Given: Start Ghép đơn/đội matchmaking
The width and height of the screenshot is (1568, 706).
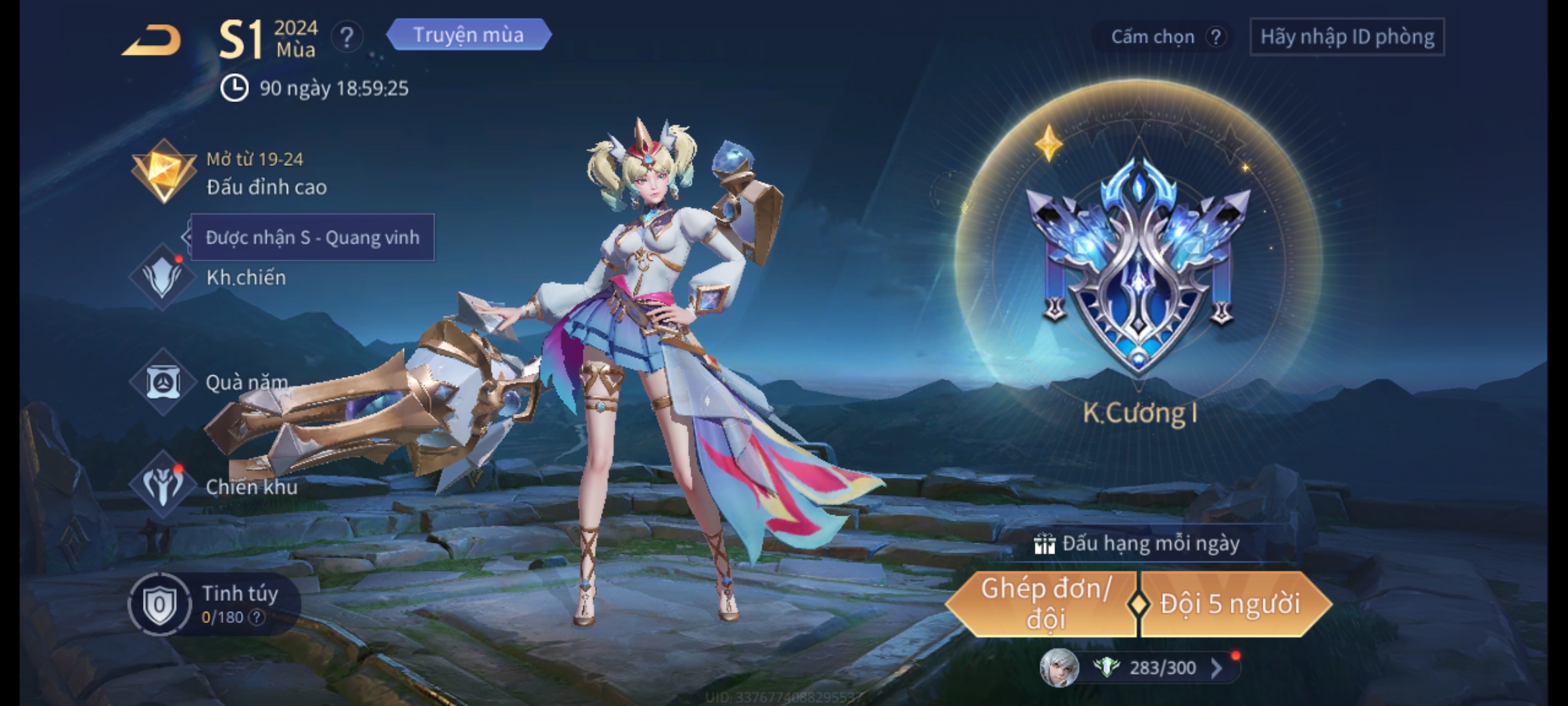Looking at the screenshot, I should (x=1044, y=604).
